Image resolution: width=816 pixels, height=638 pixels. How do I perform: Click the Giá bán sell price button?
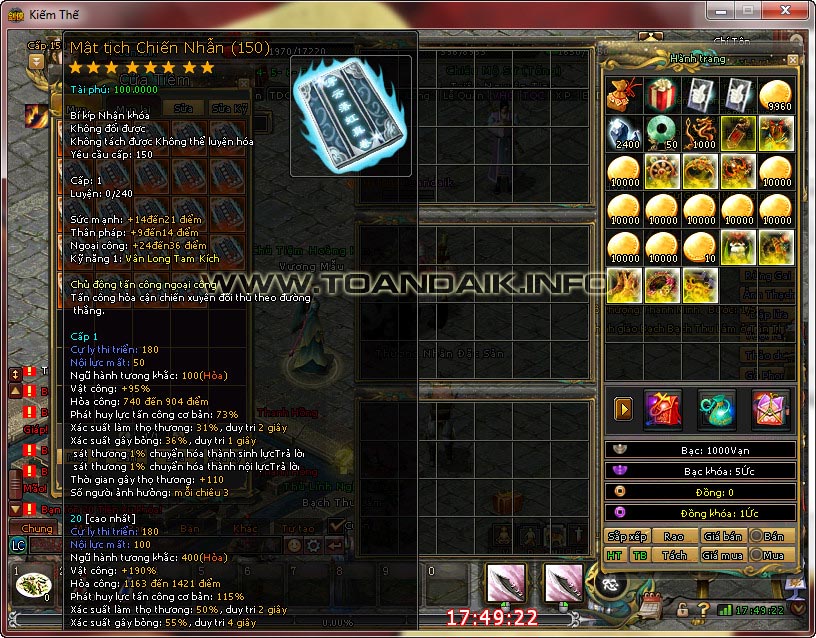[723, 536]
